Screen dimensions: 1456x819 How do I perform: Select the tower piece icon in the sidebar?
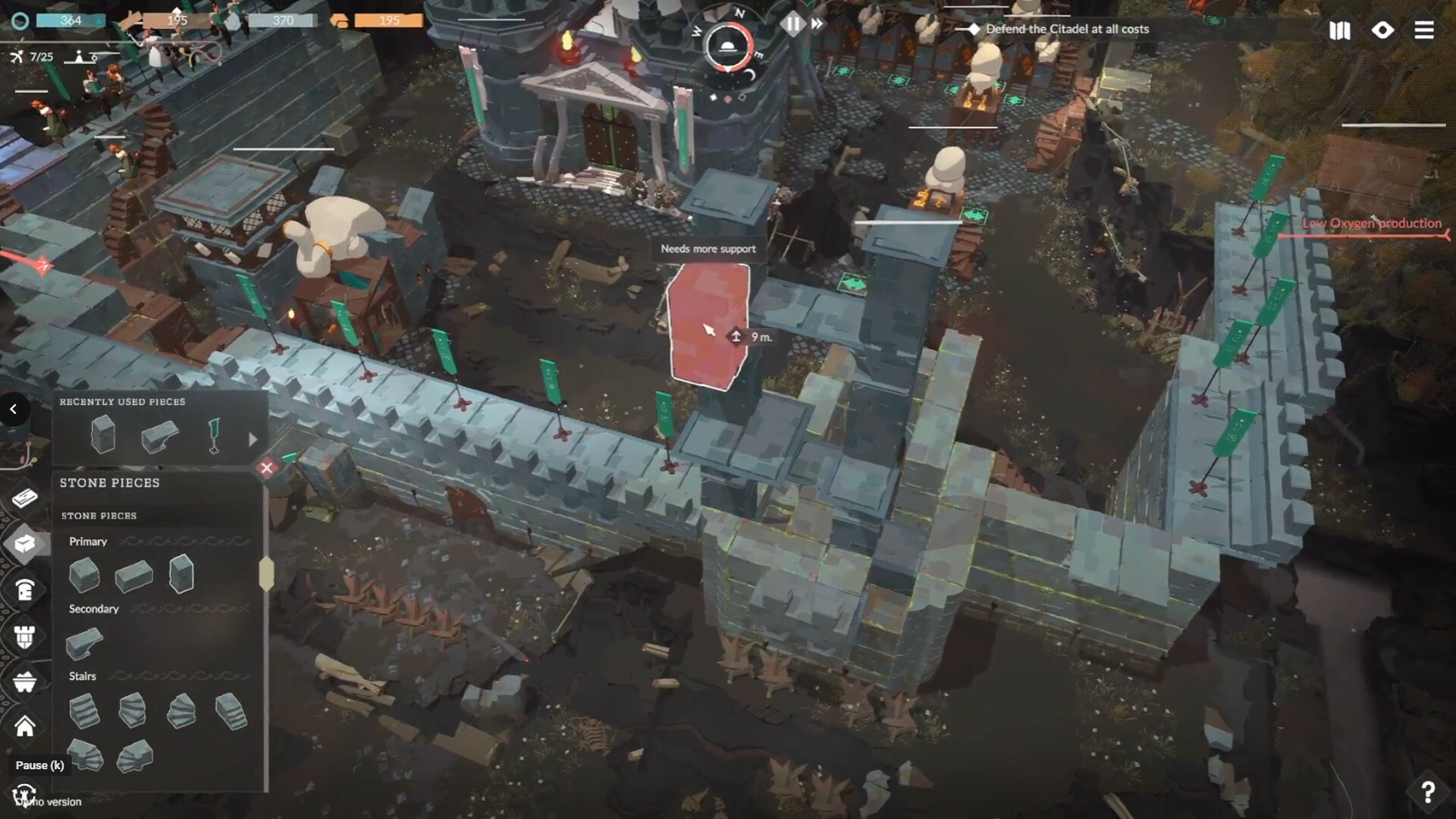pyautogui.click(x=24, y=638)
